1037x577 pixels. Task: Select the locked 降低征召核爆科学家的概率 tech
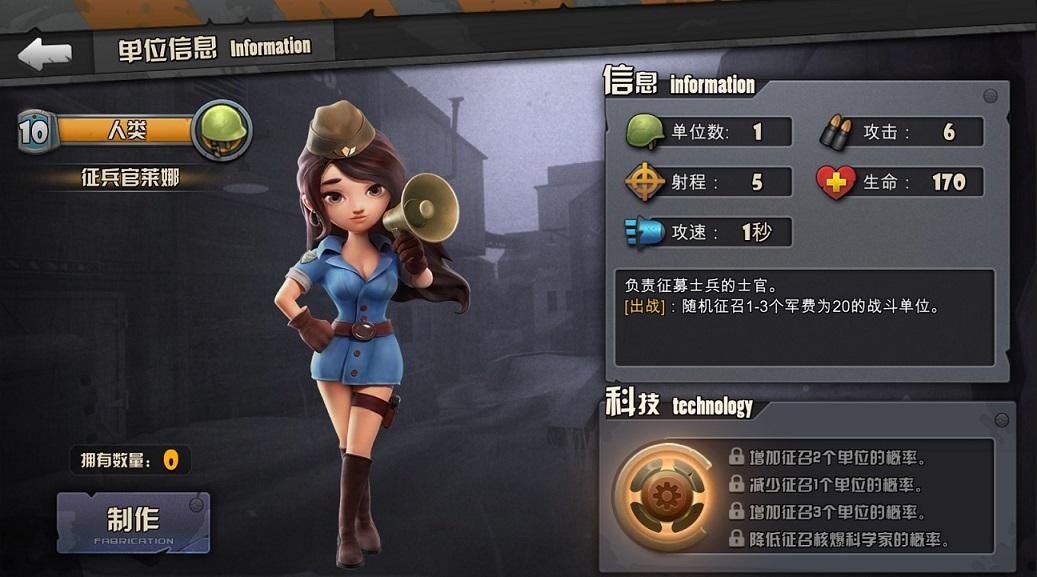[x=838, y=540]
